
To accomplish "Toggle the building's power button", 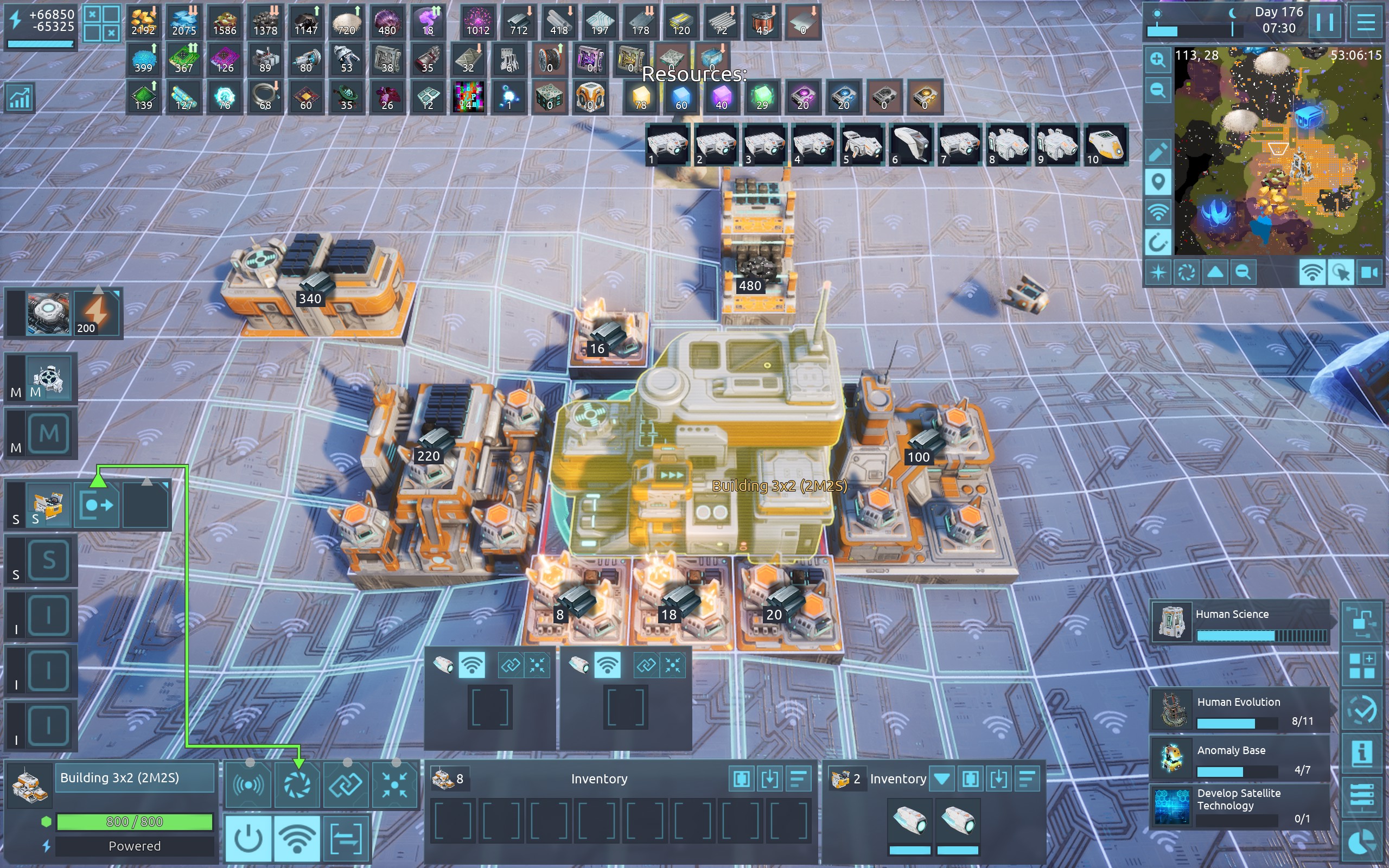I will point(249,839).
